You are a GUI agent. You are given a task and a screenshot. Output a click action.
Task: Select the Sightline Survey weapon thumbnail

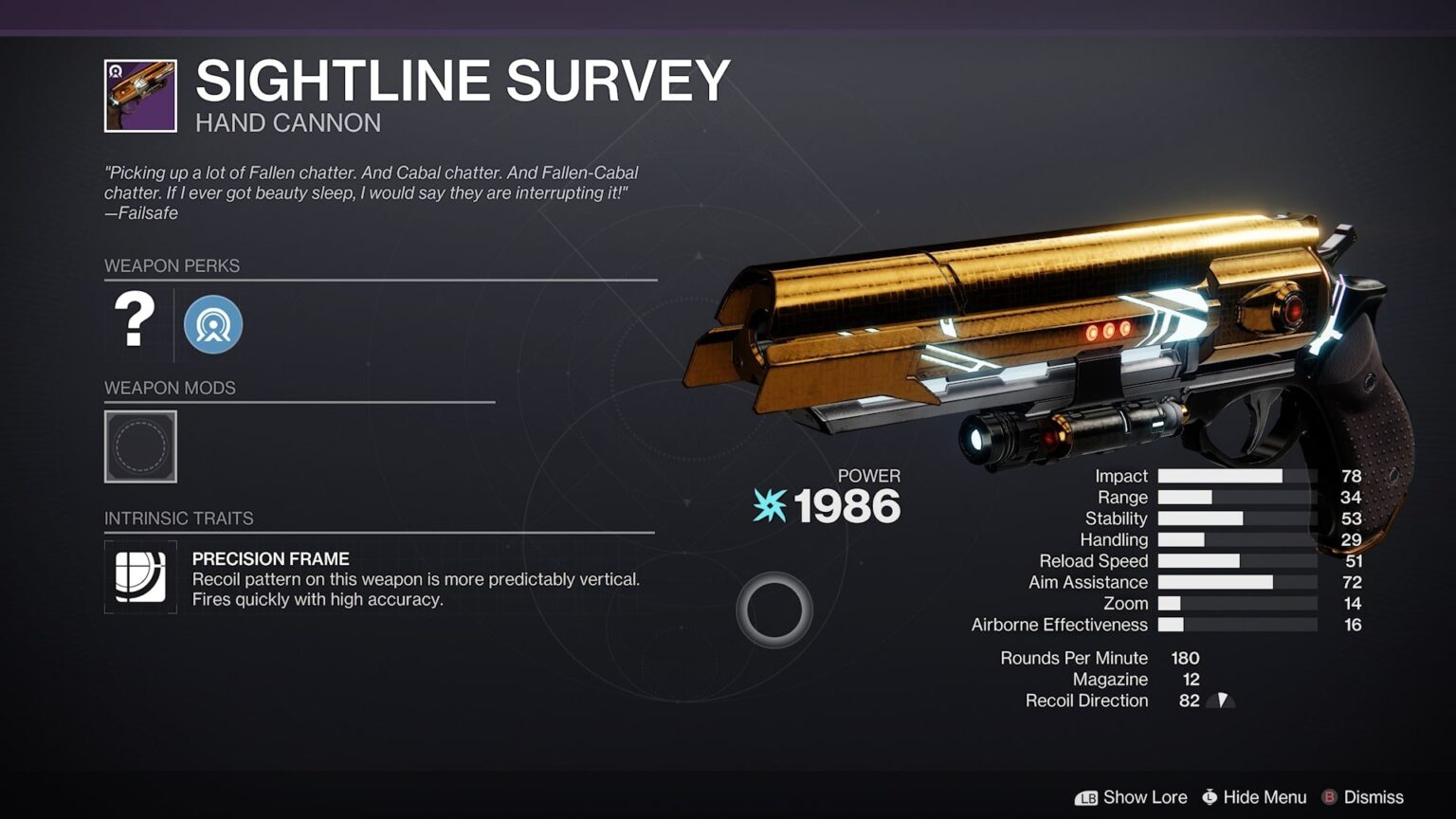point(140,94)
